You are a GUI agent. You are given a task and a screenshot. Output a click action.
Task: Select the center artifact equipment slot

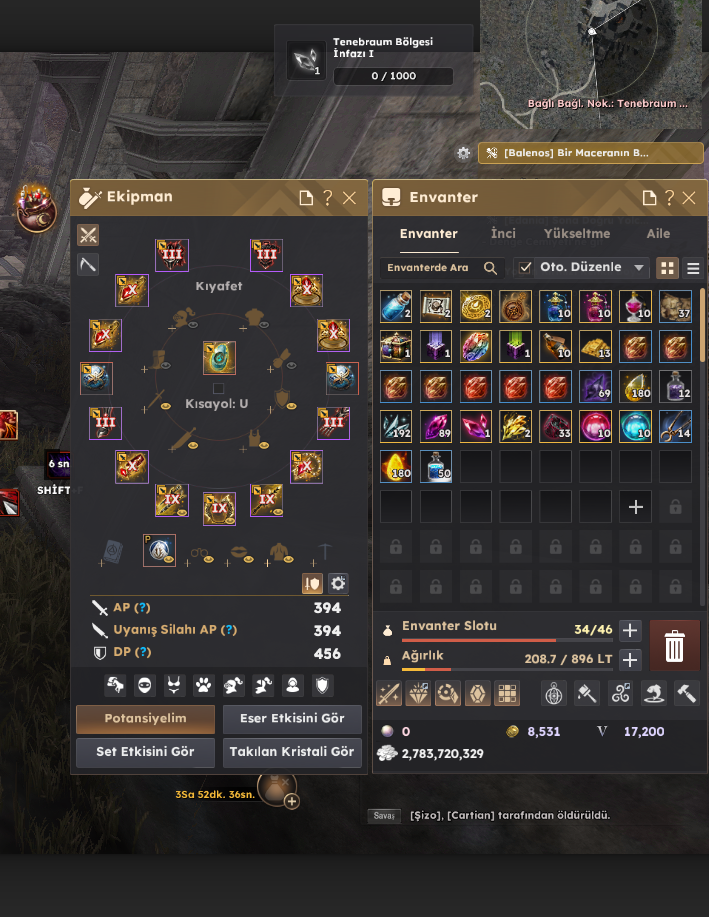click(x=218, y=358)
